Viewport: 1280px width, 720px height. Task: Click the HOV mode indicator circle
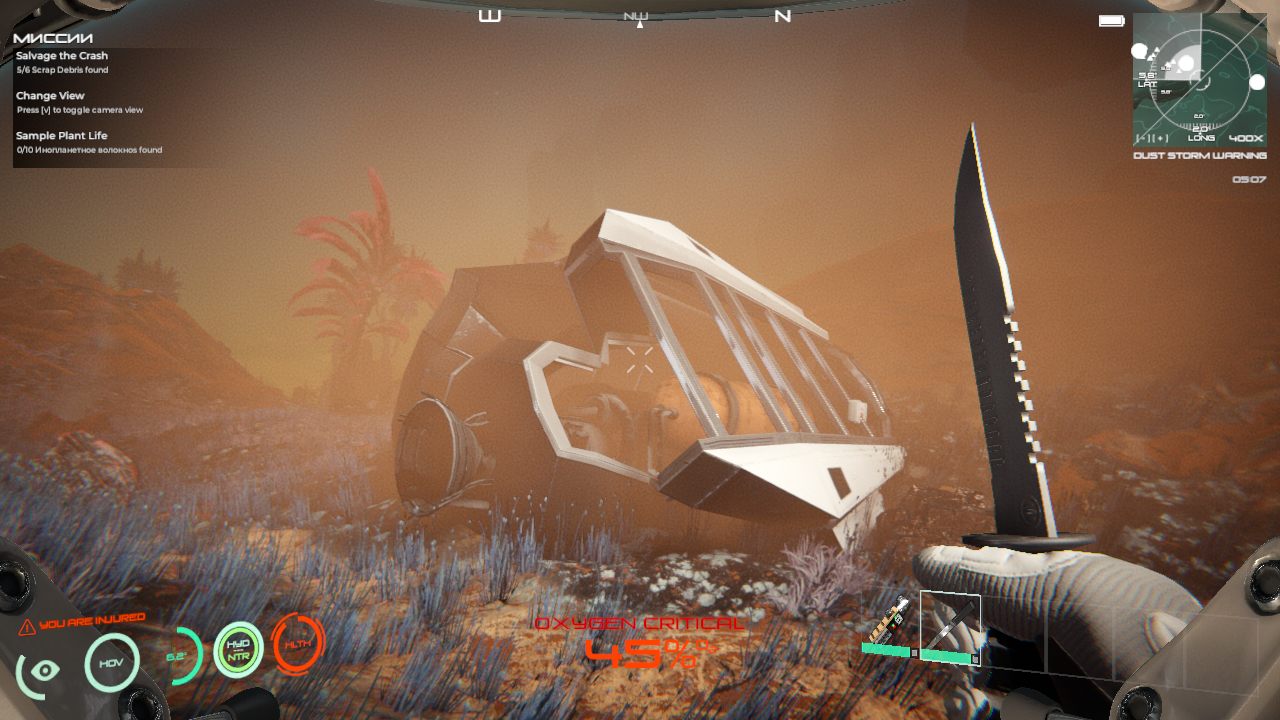112,662
